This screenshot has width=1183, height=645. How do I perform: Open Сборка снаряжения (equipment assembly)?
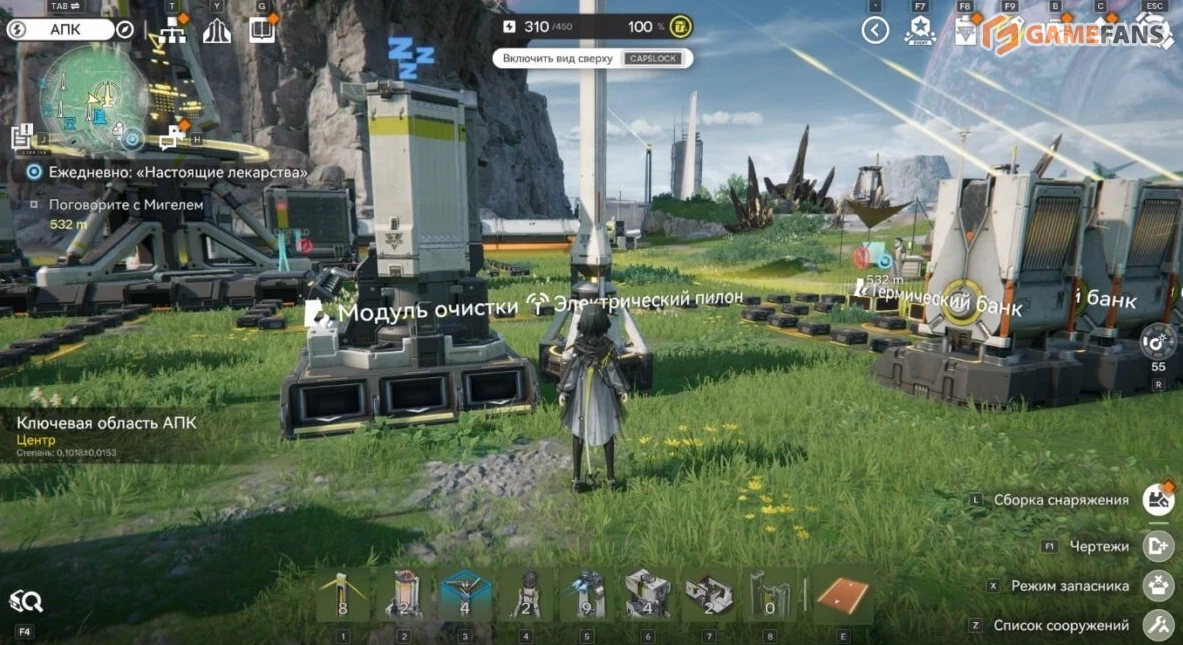tap(1158, 499)
